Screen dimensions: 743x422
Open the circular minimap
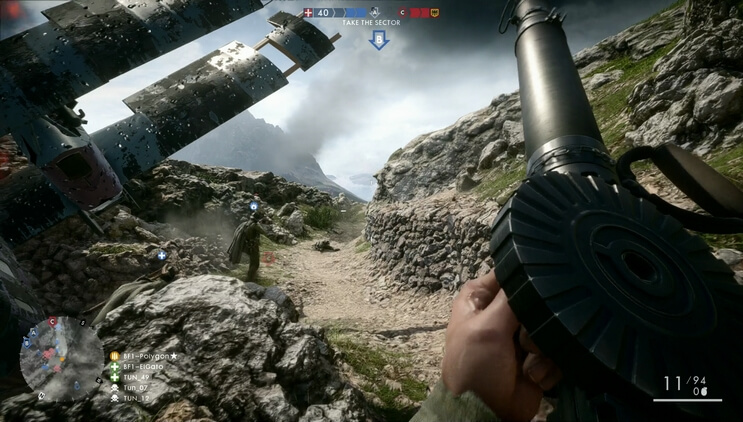click(x=61, y=358)
